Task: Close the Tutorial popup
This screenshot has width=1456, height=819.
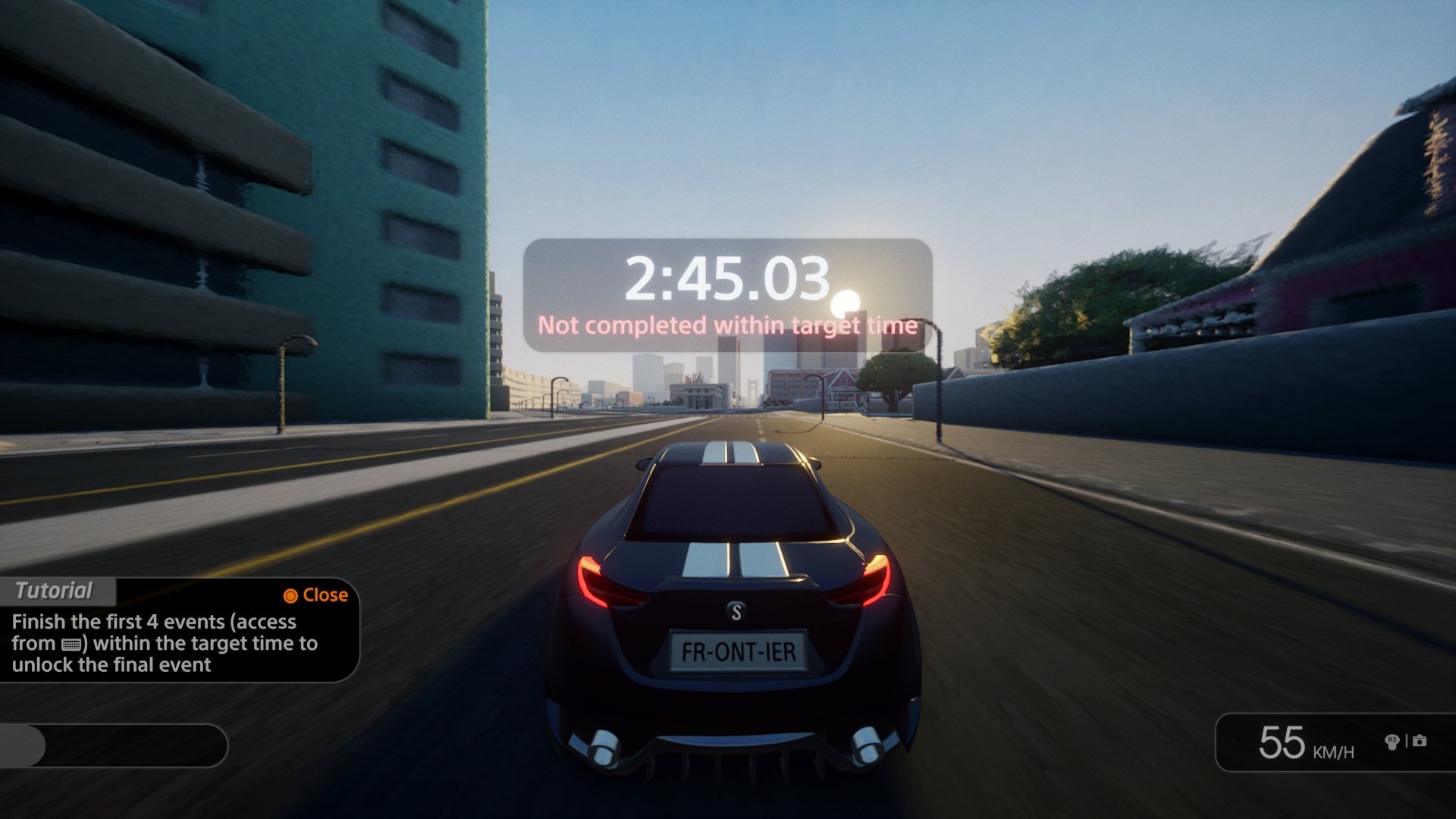Action: 318,595
